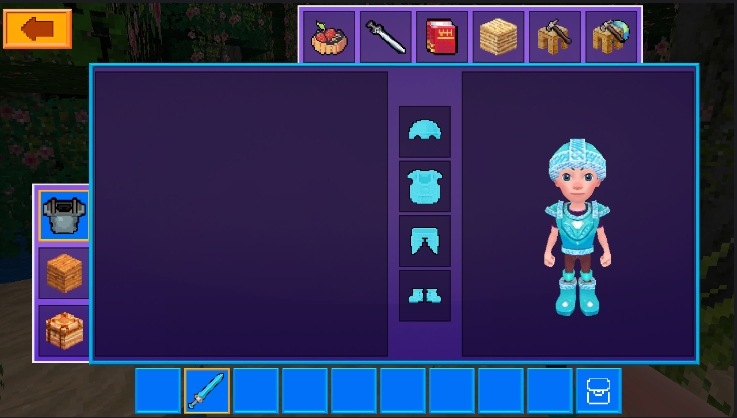Select the blue sword hotbar slot
The height and width of the screenshot is (418, 737).
pos(207,390)
